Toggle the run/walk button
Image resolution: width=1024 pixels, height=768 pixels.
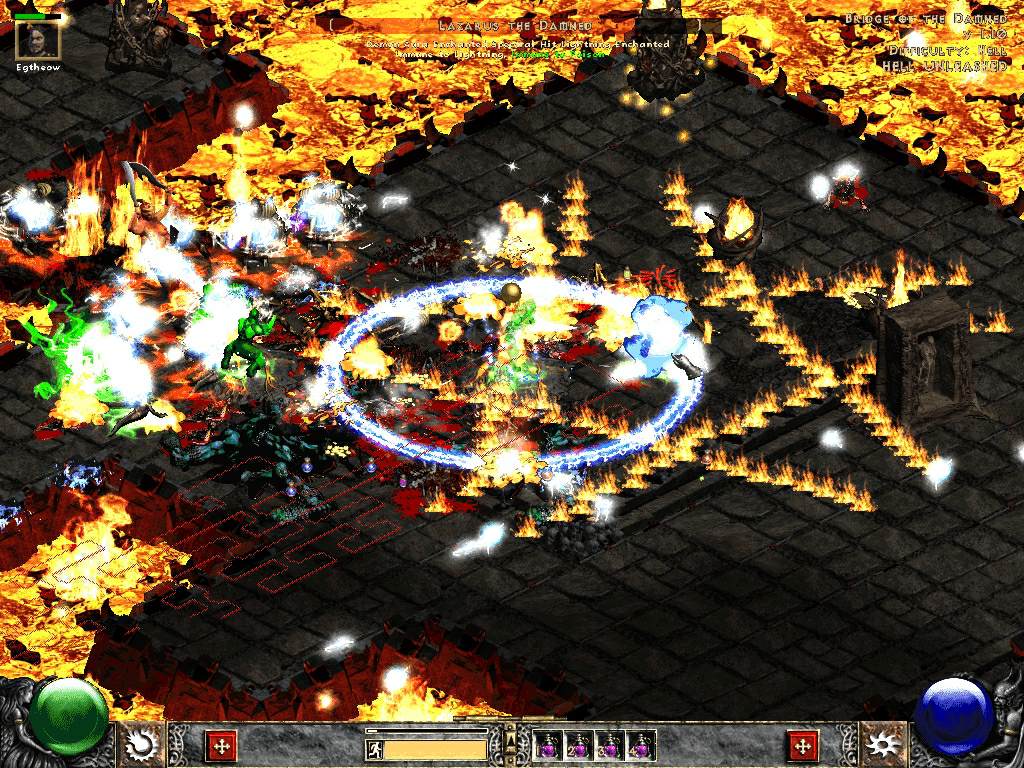[x=375, y=748]
